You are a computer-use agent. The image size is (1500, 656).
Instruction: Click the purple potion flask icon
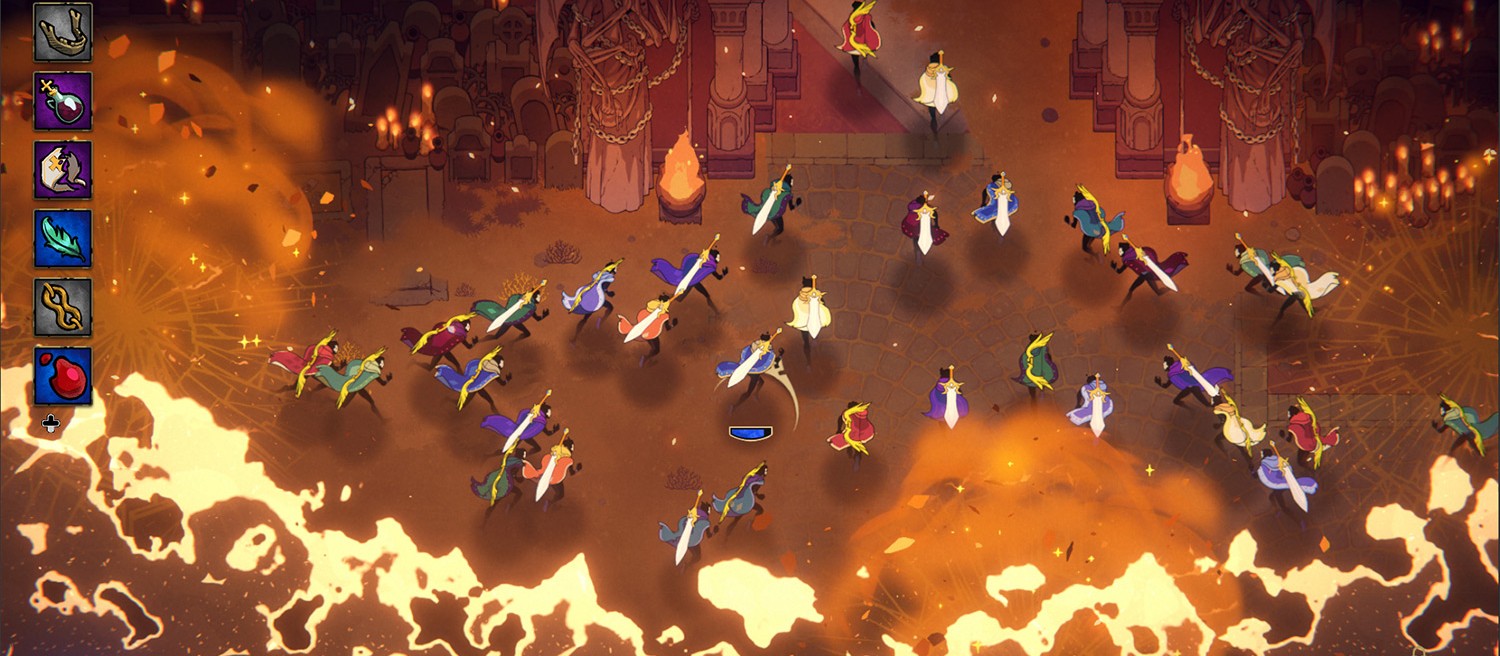click(63, 101)
